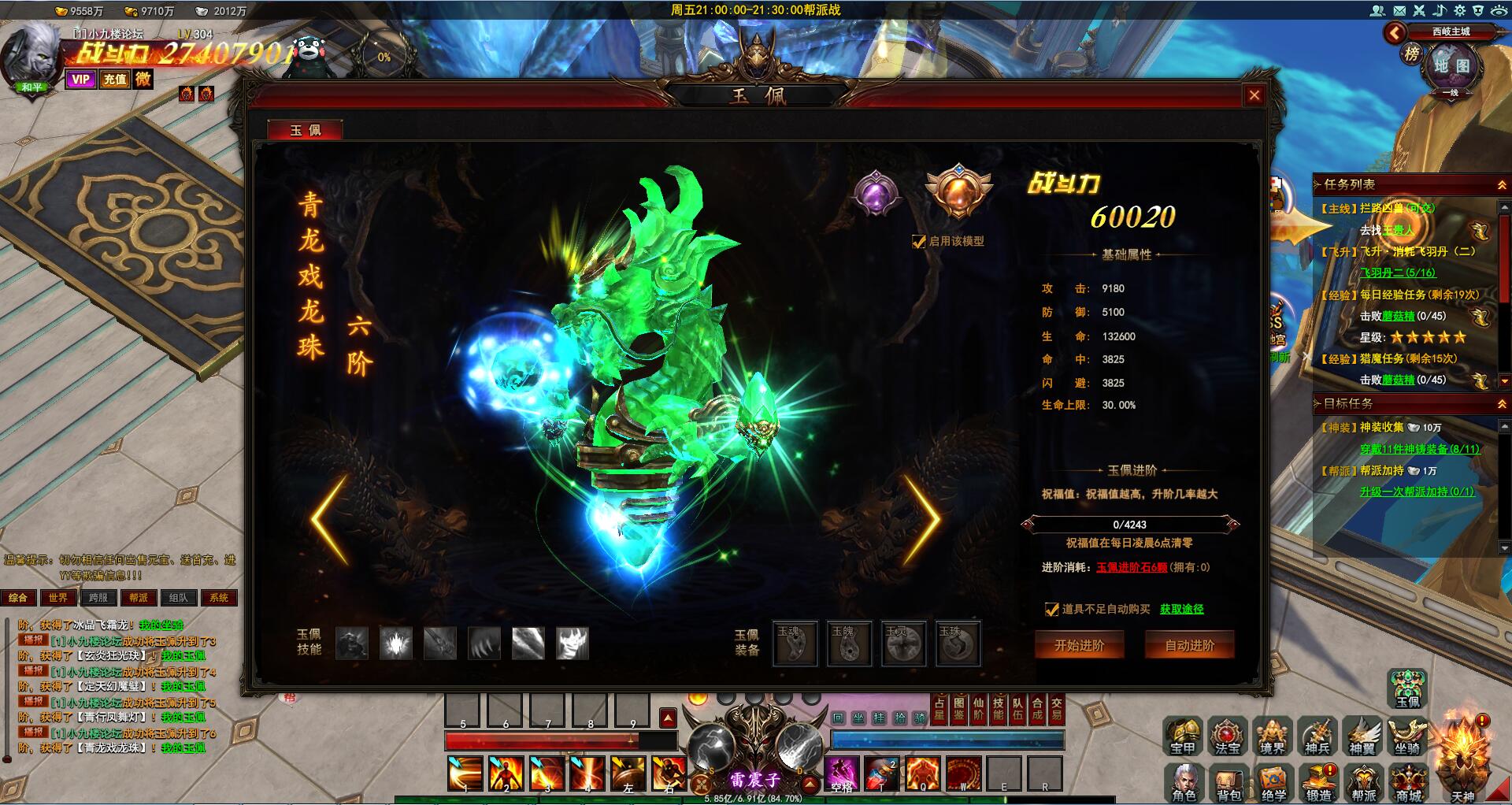Open the 坐骑 mount menu

tap(1406, 736)
